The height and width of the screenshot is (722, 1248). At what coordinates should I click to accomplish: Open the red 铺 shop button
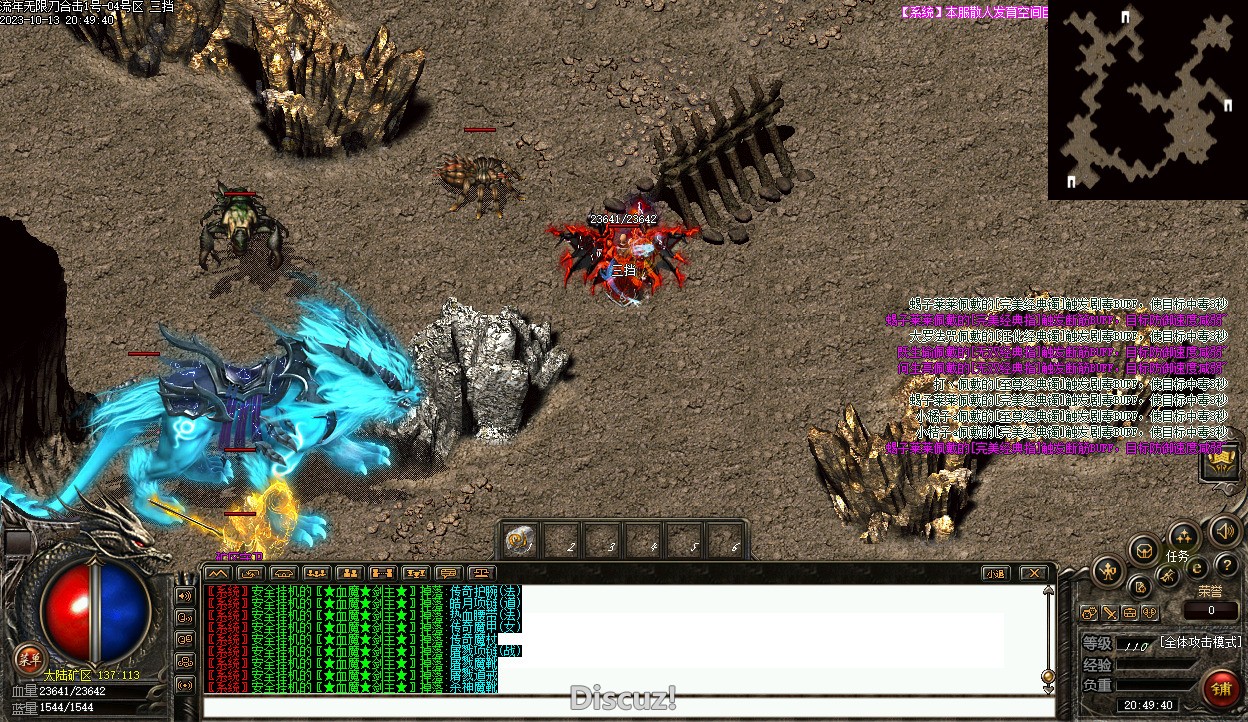point(1221,689)
